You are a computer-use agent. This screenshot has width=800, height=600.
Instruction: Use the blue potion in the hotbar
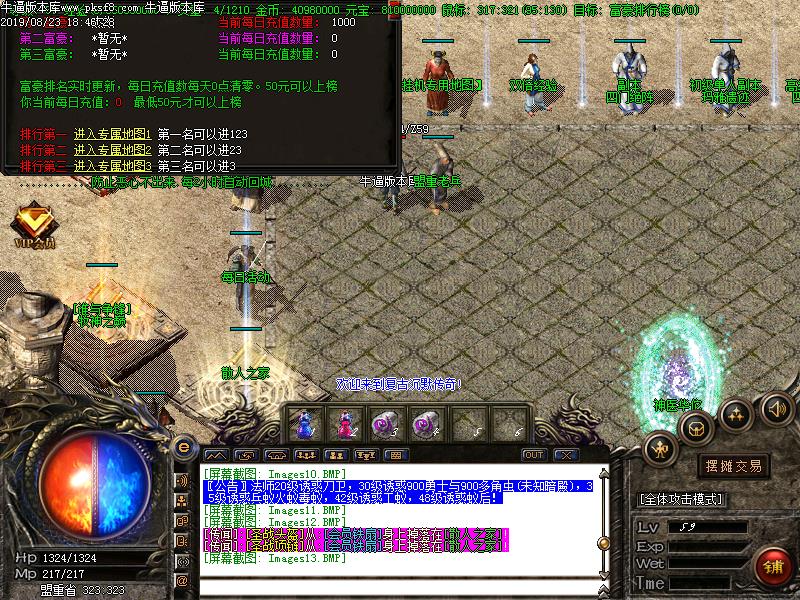click(x=305, y=425)
